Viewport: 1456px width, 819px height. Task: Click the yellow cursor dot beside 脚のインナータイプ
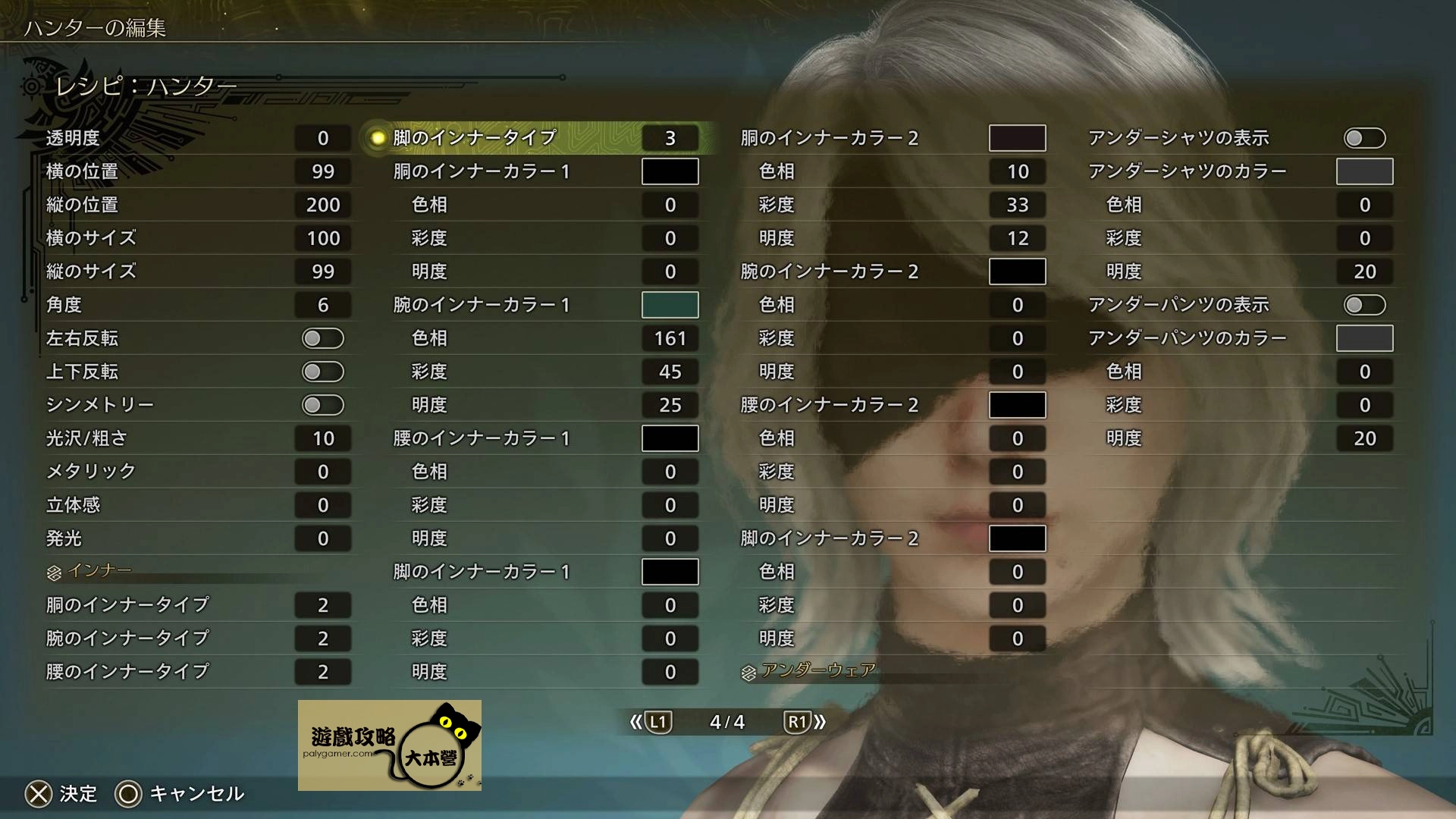pos(378,137)
